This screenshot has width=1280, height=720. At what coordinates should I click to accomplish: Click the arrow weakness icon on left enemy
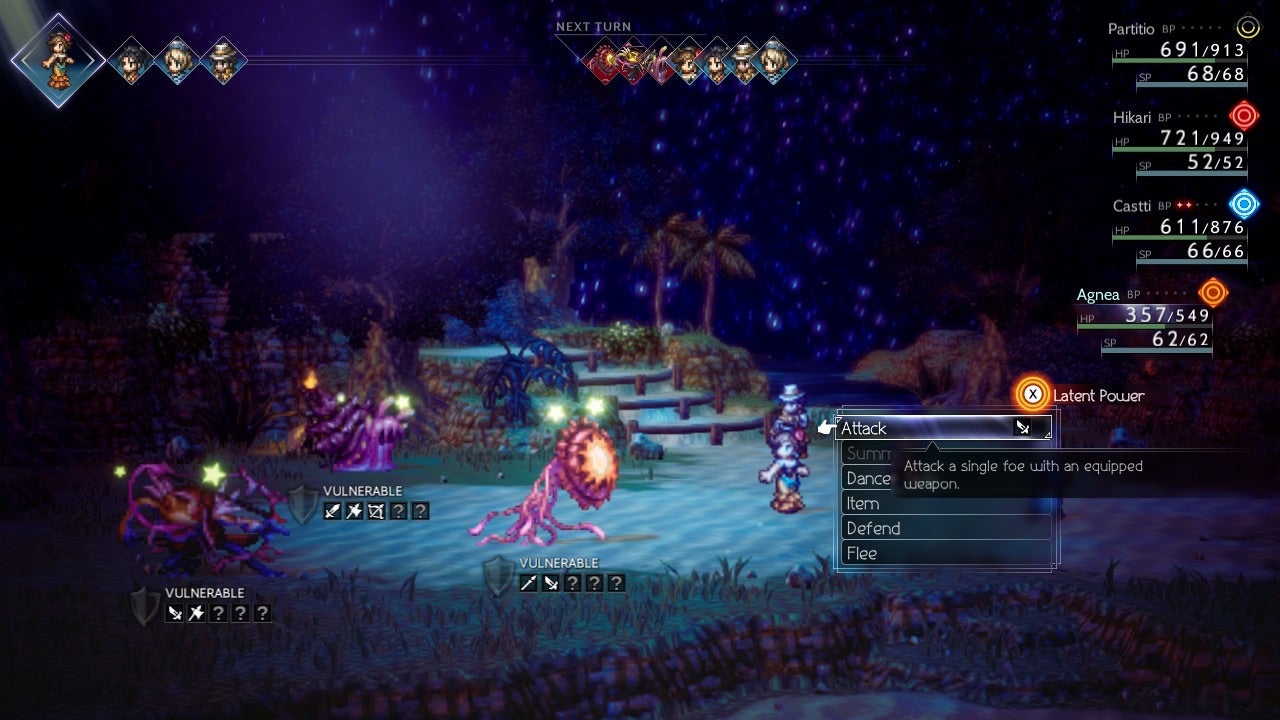(x=376, y=511)
